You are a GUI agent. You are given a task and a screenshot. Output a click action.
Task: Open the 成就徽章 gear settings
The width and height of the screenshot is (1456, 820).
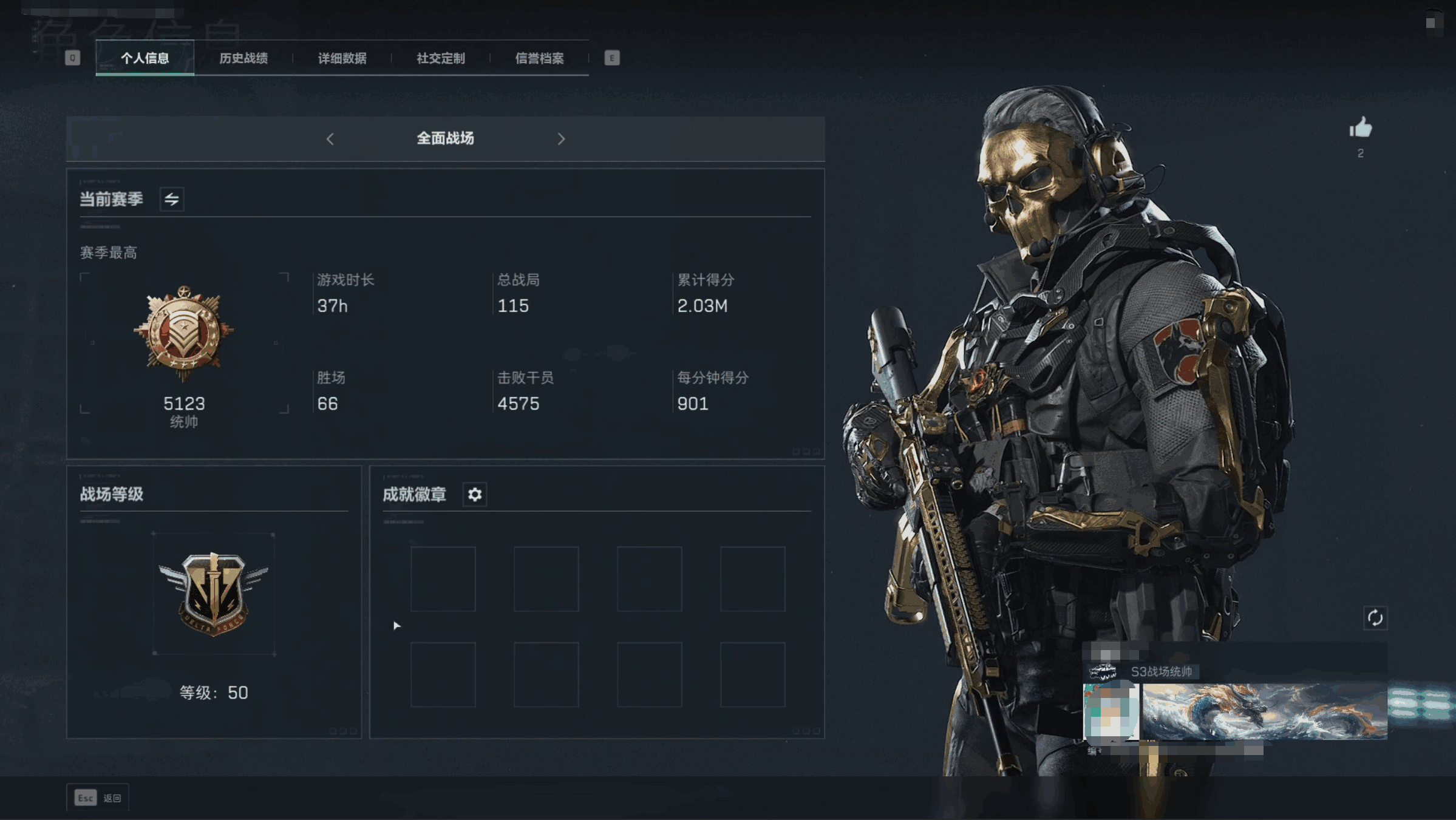475,495
